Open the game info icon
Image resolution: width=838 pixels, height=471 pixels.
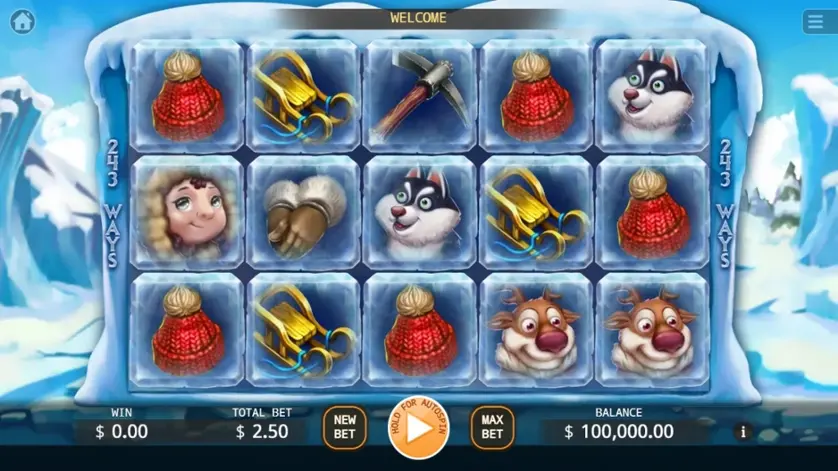[742, 432]
